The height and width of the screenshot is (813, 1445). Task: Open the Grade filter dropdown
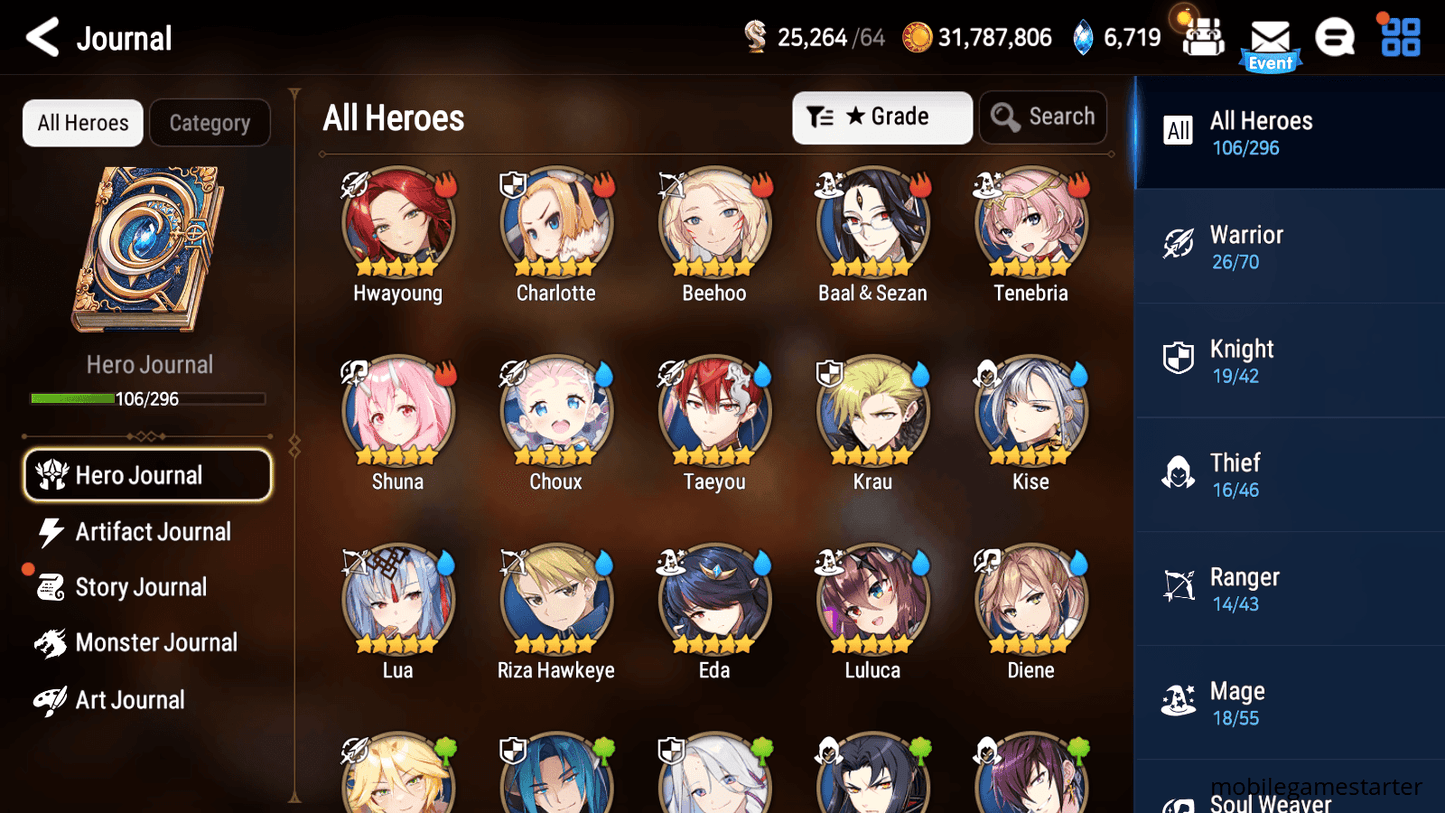coord(882,117)
